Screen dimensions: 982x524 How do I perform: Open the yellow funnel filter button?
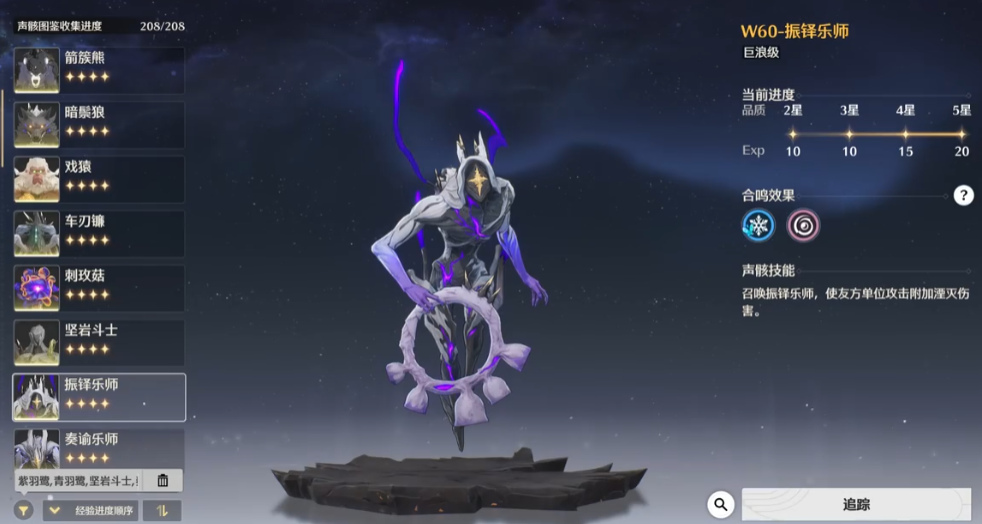[23, 511]
